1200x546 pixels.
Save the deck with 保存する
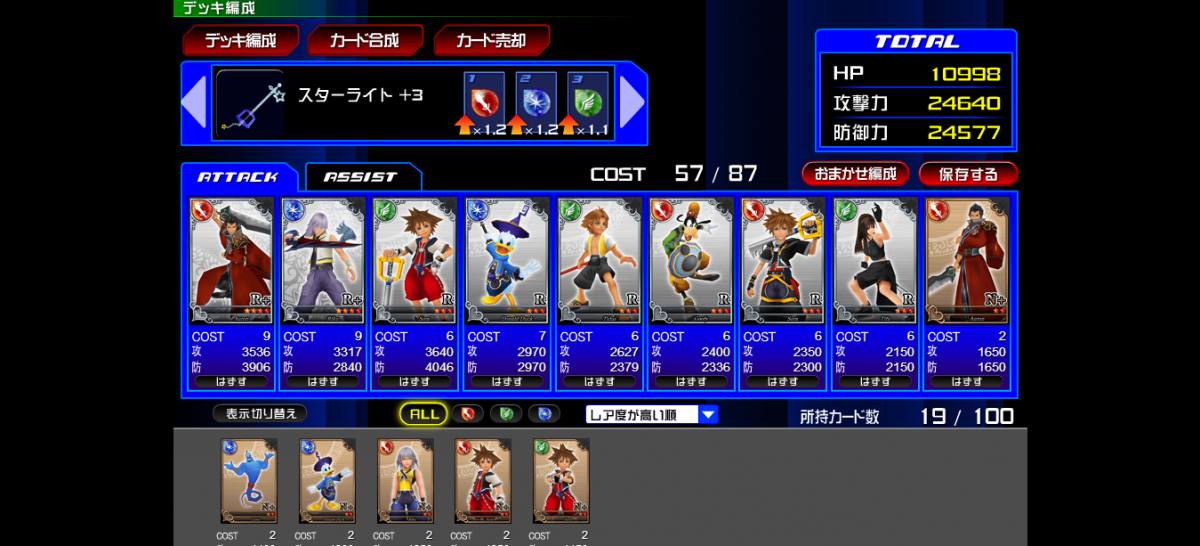point(968,174)
